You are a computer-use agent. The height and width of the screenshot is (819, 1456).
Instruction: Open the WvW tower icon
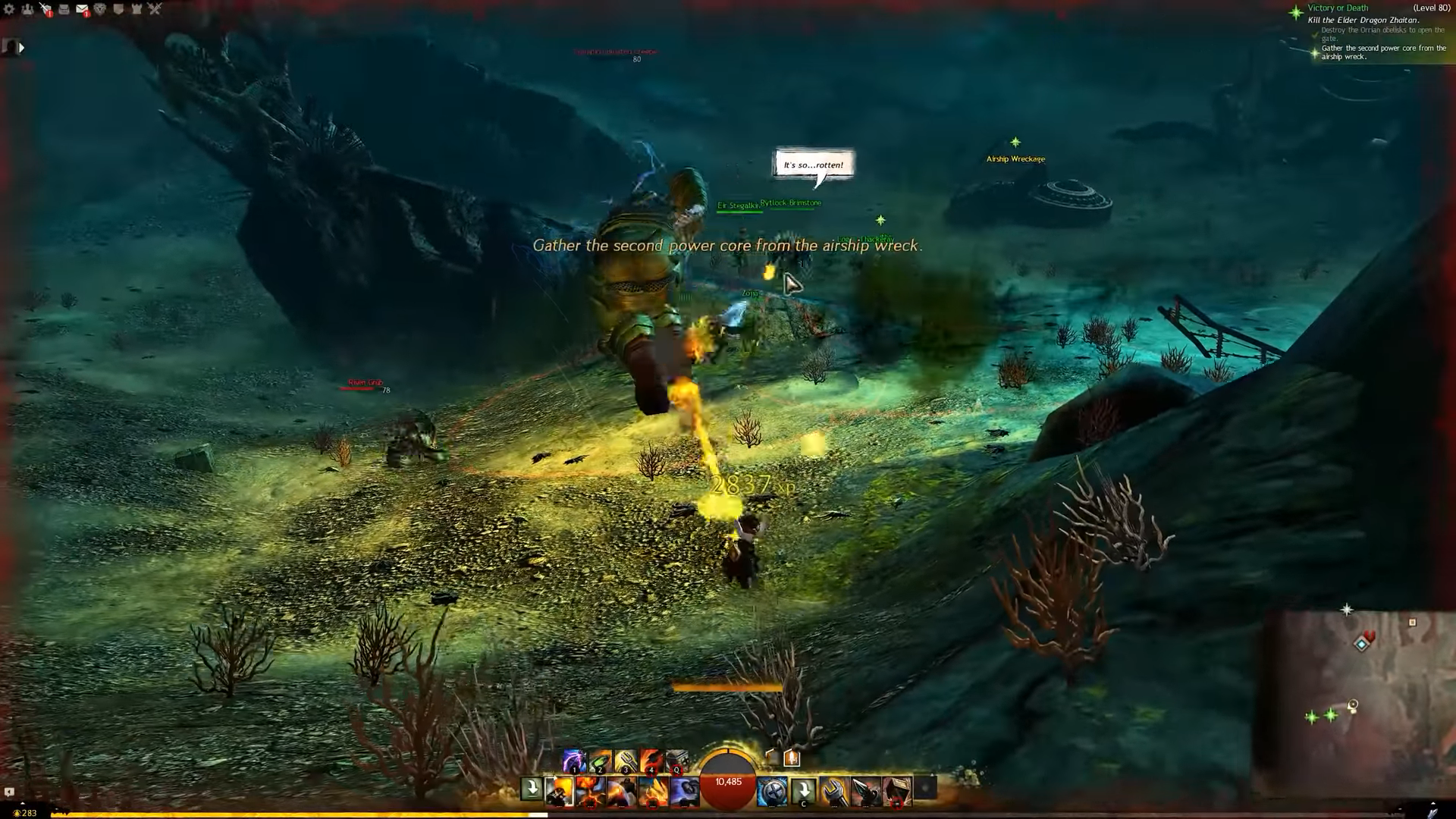pos(136,10)
